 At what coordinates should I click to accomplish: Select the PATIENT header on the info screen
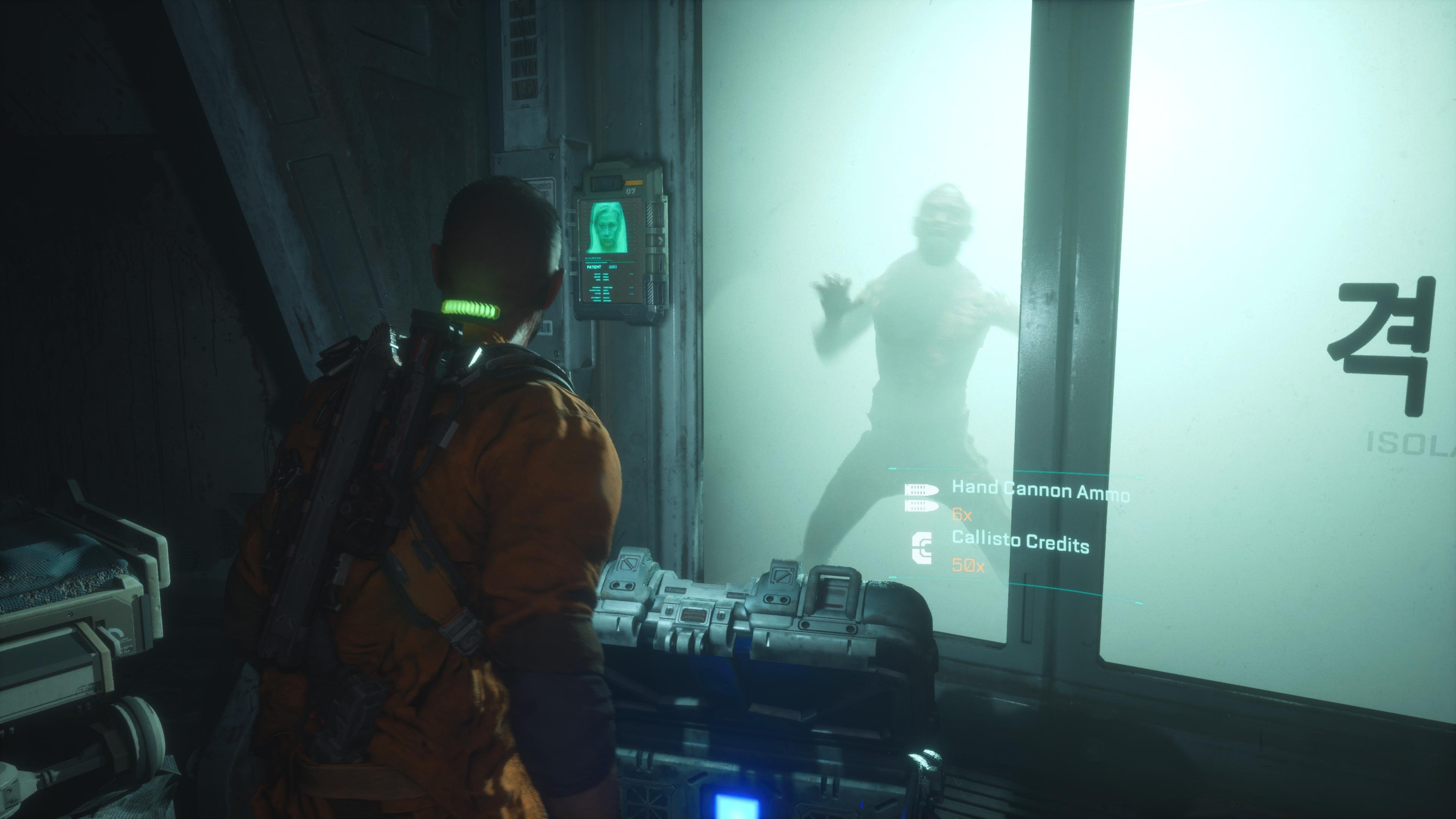[593, 267]
